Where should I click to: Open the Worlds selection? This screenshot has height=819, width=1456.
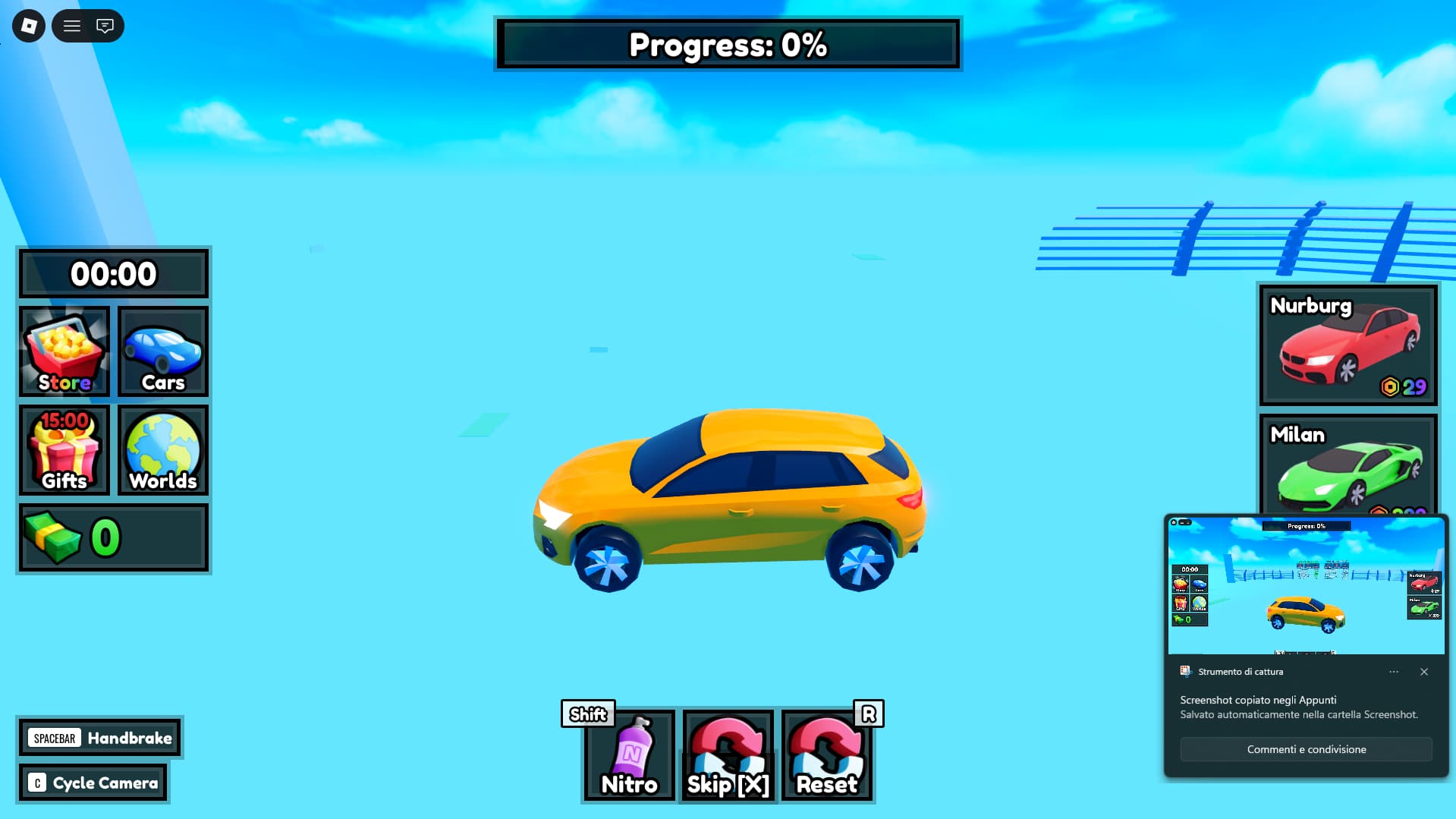[x=163, y=450]
